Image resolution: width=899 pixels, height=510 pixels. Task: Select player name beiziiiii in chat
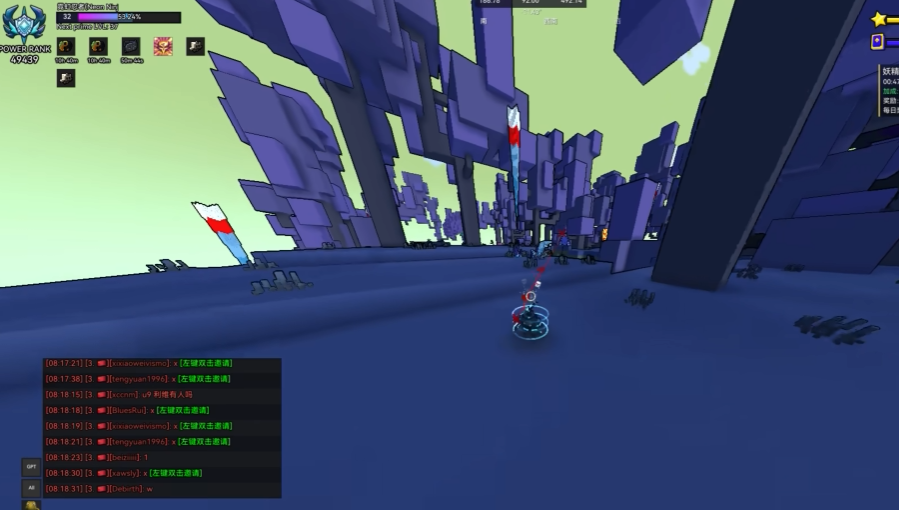coord(124,457)
